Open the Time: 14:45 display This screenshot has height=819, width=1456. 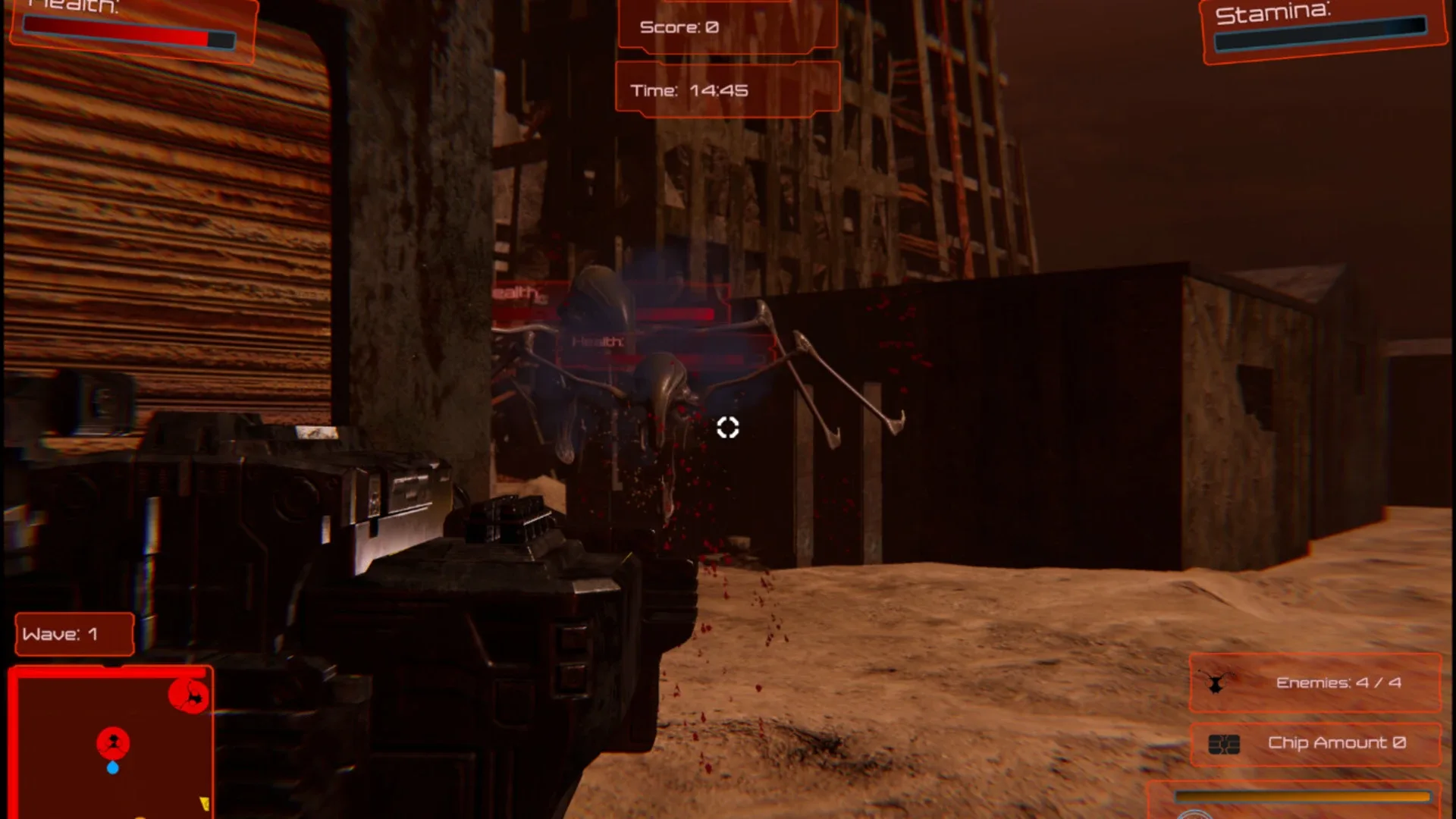pyautogui.click(x=726, y=90)
